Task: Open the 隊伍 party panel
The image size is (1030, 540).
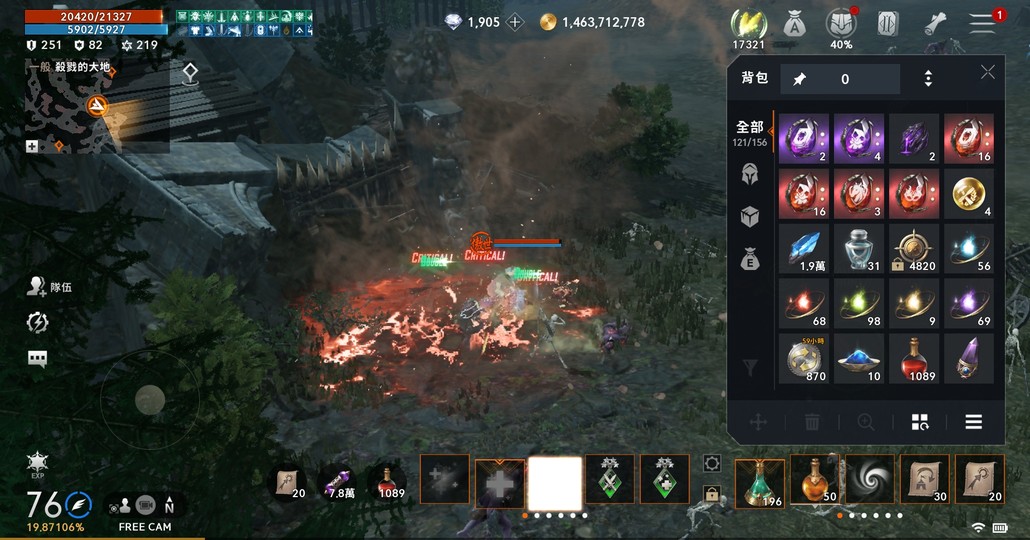Action: tap(50, 287)
